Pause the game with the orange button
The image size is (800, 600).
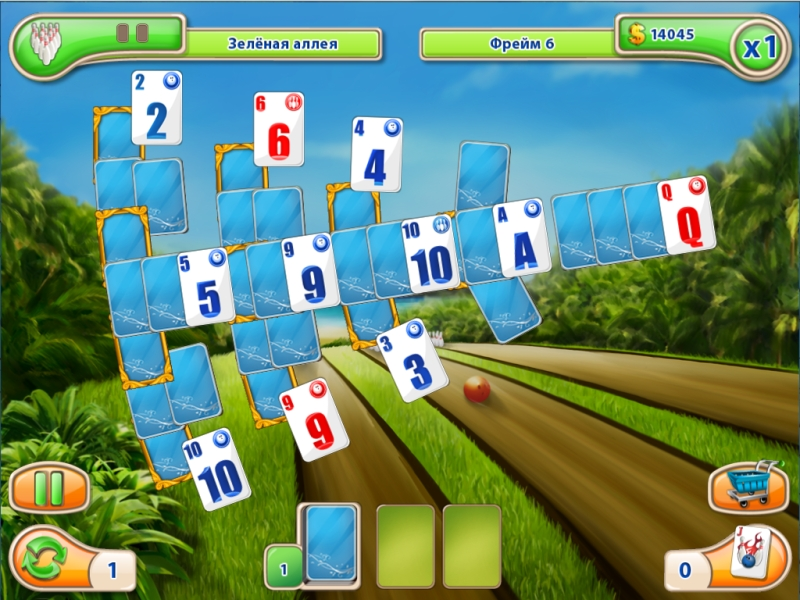[x=49, y=490]
